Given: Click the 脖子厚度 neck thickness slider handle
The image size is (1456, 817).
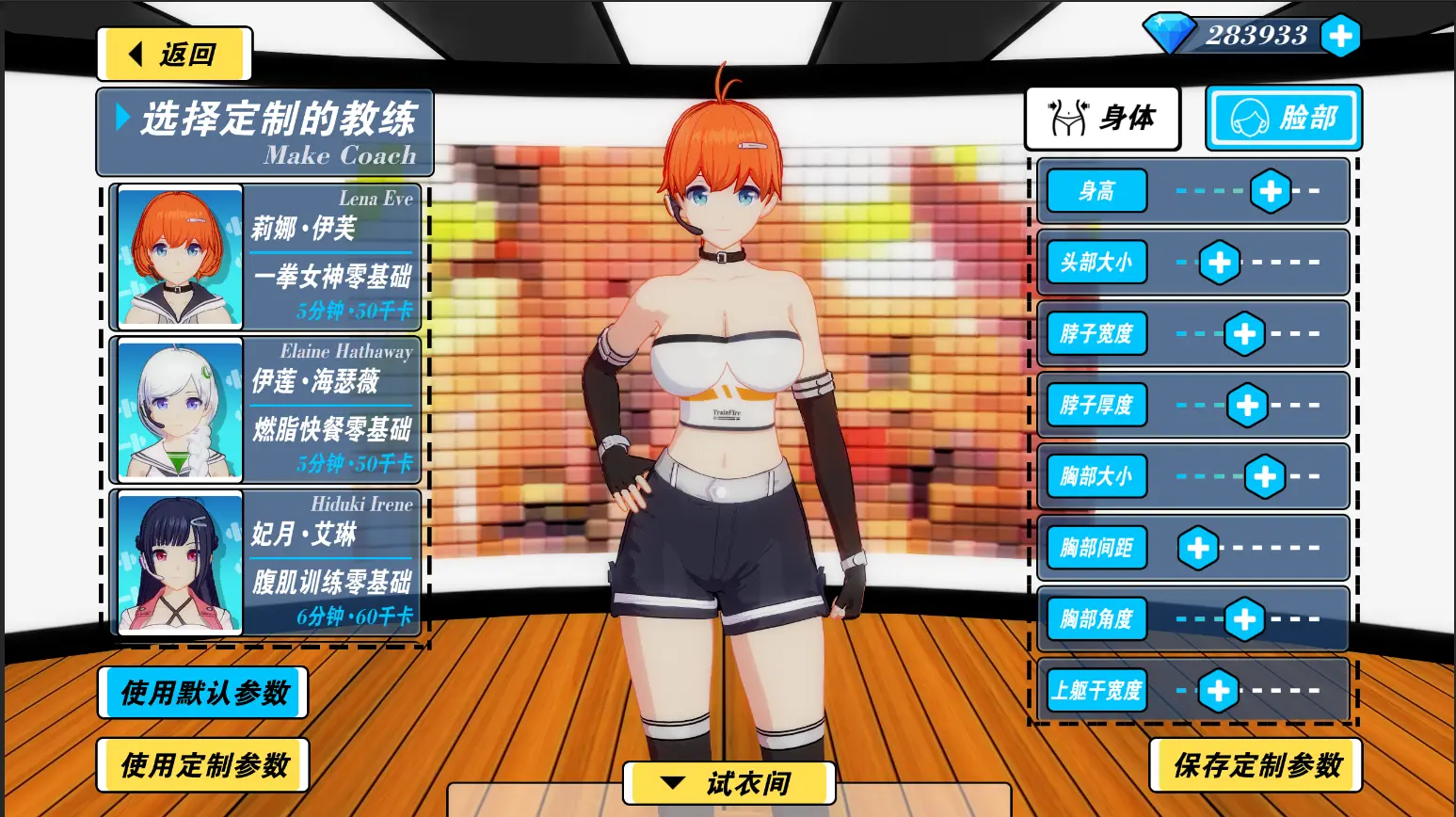Looking at the screenshot, I should click(1247, 406).
